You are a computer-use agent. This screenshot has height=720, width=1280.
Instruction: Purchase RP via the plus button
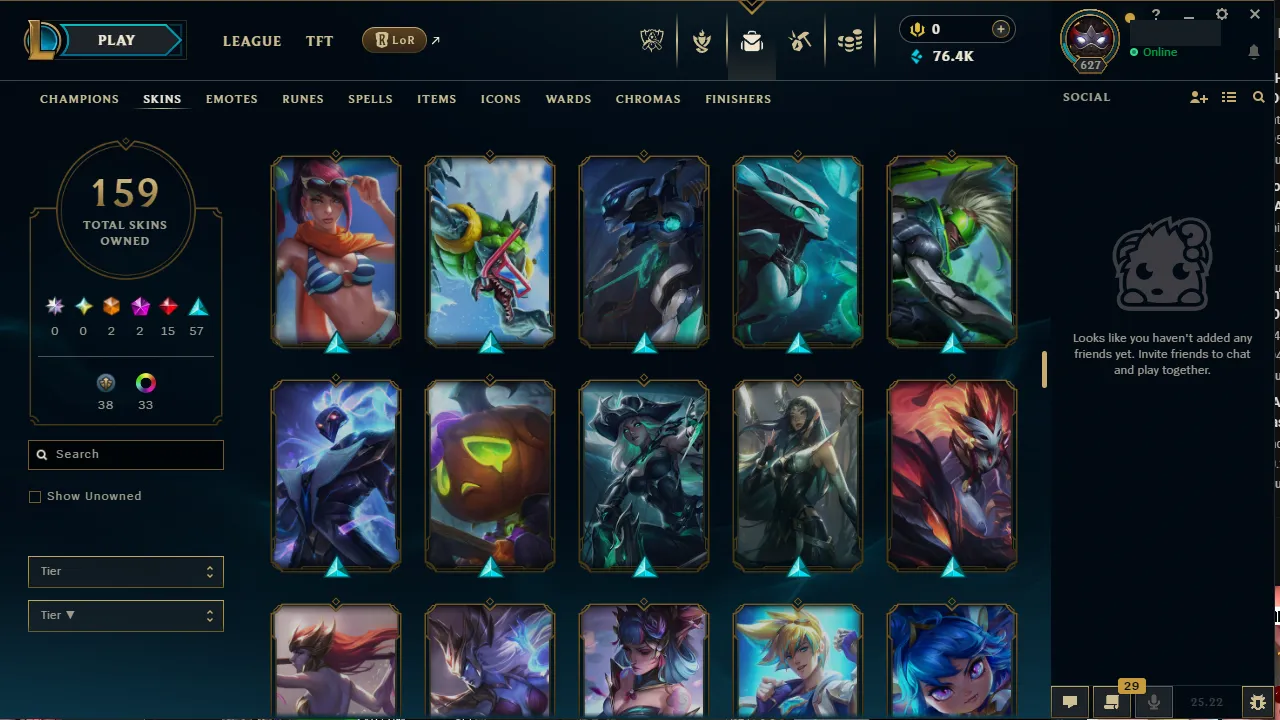click(1000, 29)
